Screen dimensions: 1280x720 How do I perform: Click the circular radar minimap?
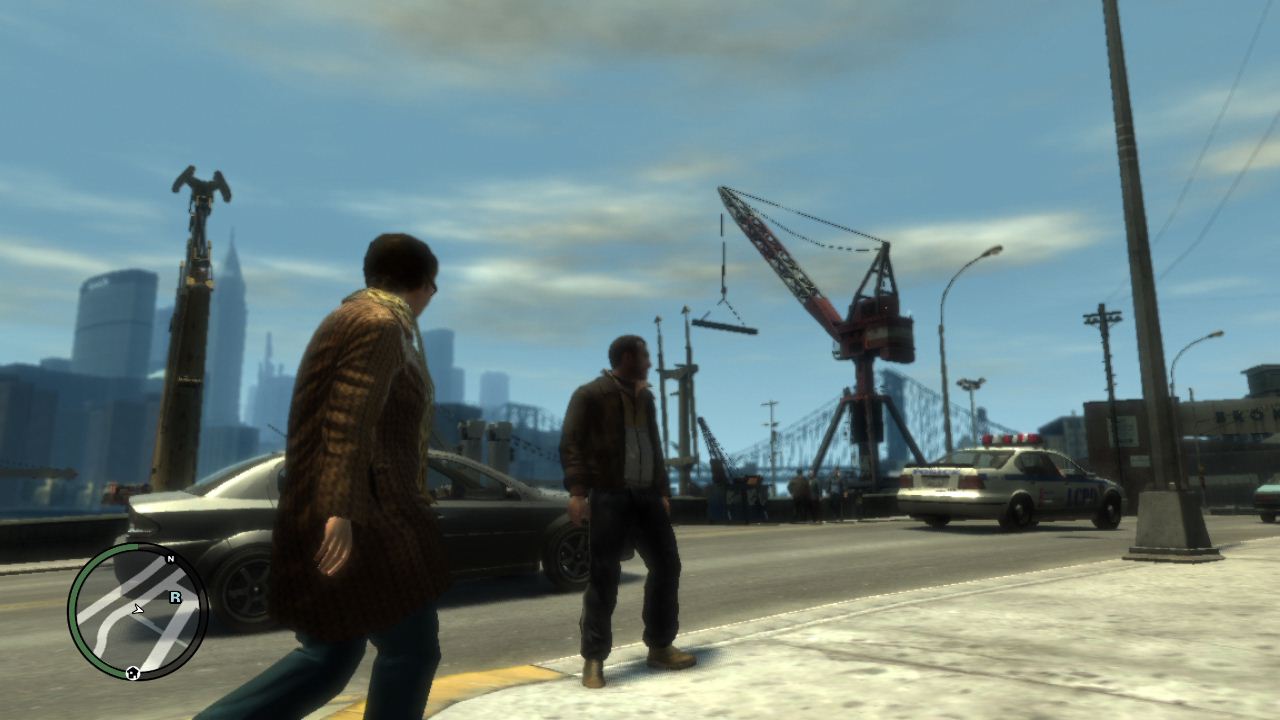click(x=138, y=612)
